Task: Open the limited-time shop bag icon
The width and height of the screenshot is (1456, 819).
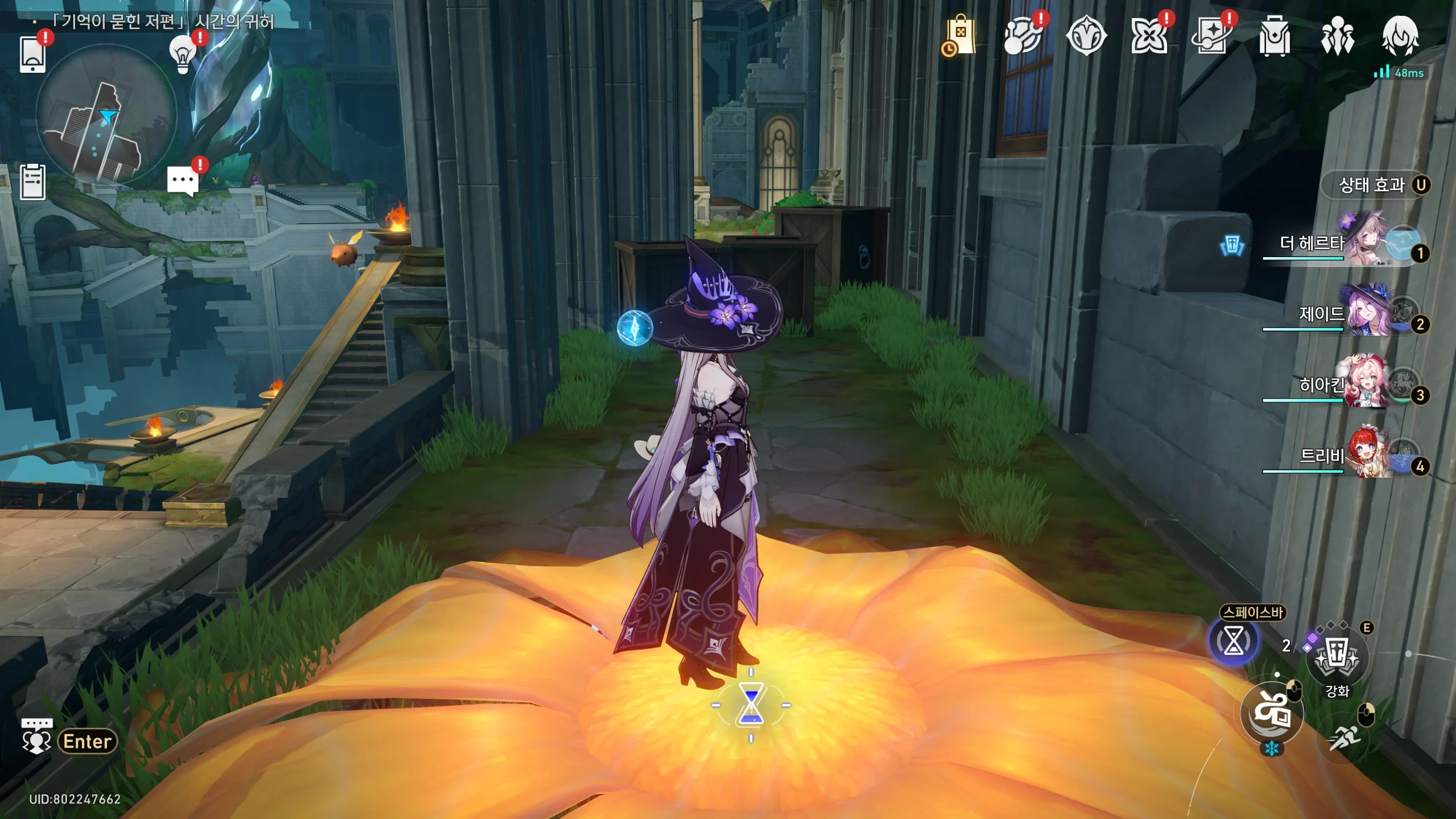Action: point(960,36)
